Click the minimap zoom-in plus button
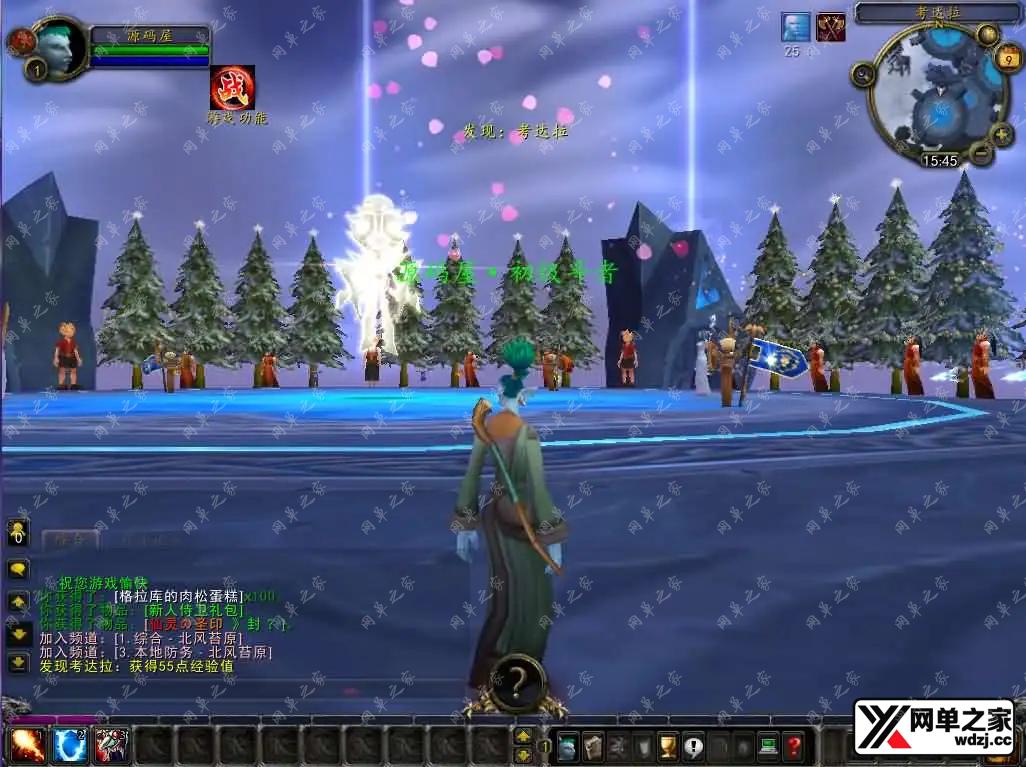This screenshot has width=1026, height=767. 1002,134
